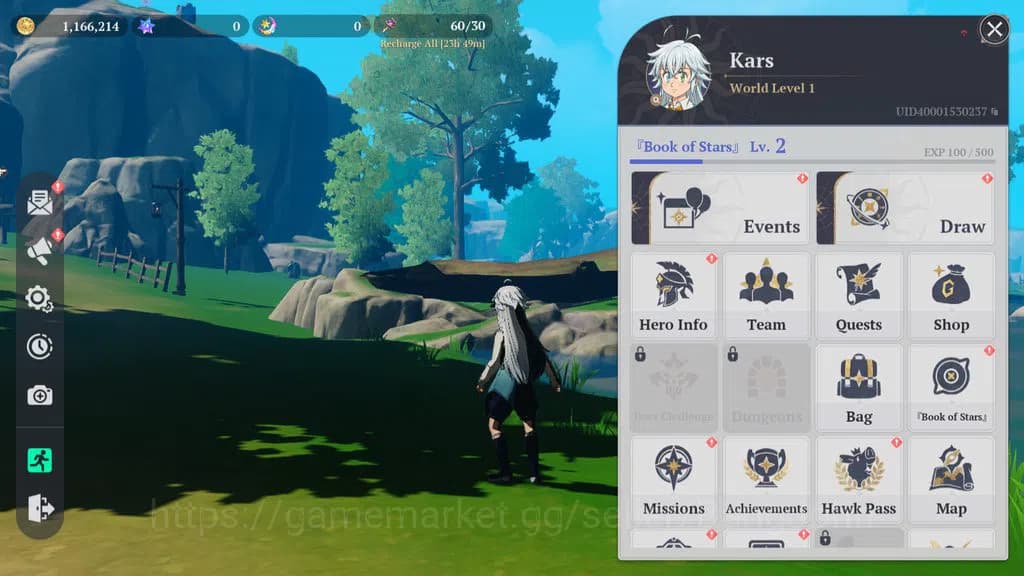Click the mail envelope icon
Screen dimensions: 1024x576
pyautogui.click(x=40, y=204)
